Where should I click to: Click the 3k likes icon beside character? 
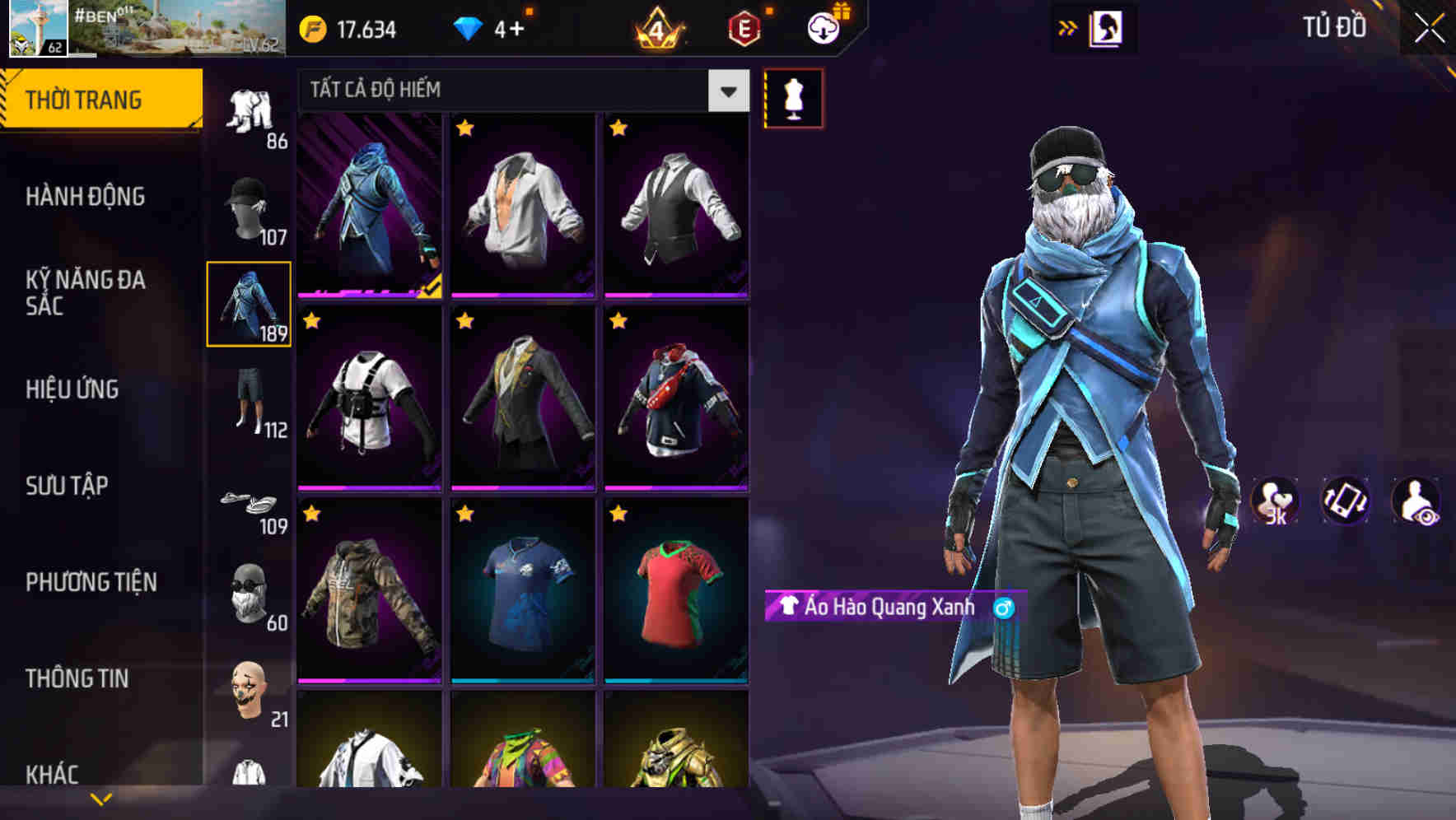click(1276, 501)
